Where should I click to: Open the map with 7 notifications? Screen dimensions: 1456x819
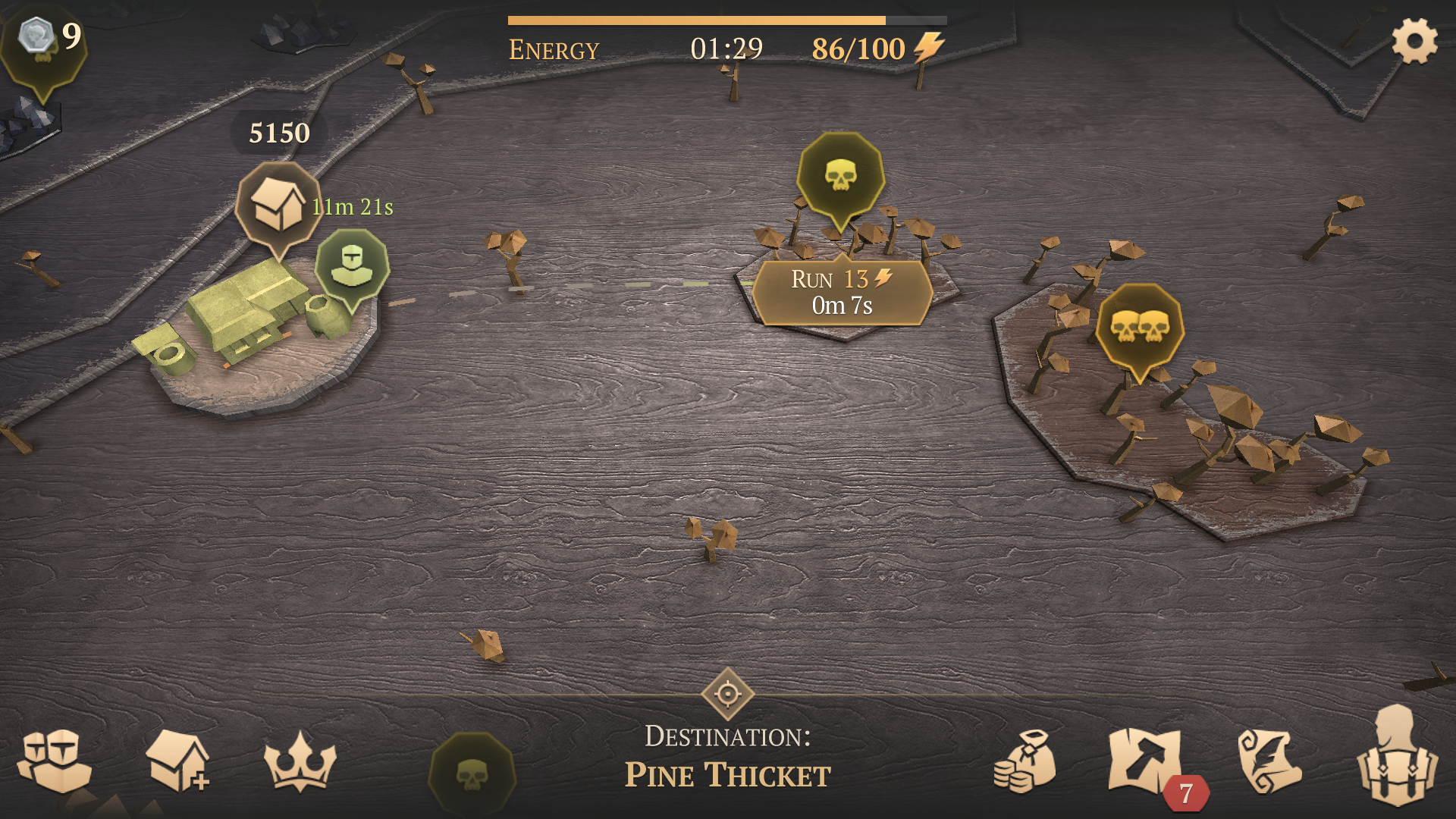click(1146, 761)
